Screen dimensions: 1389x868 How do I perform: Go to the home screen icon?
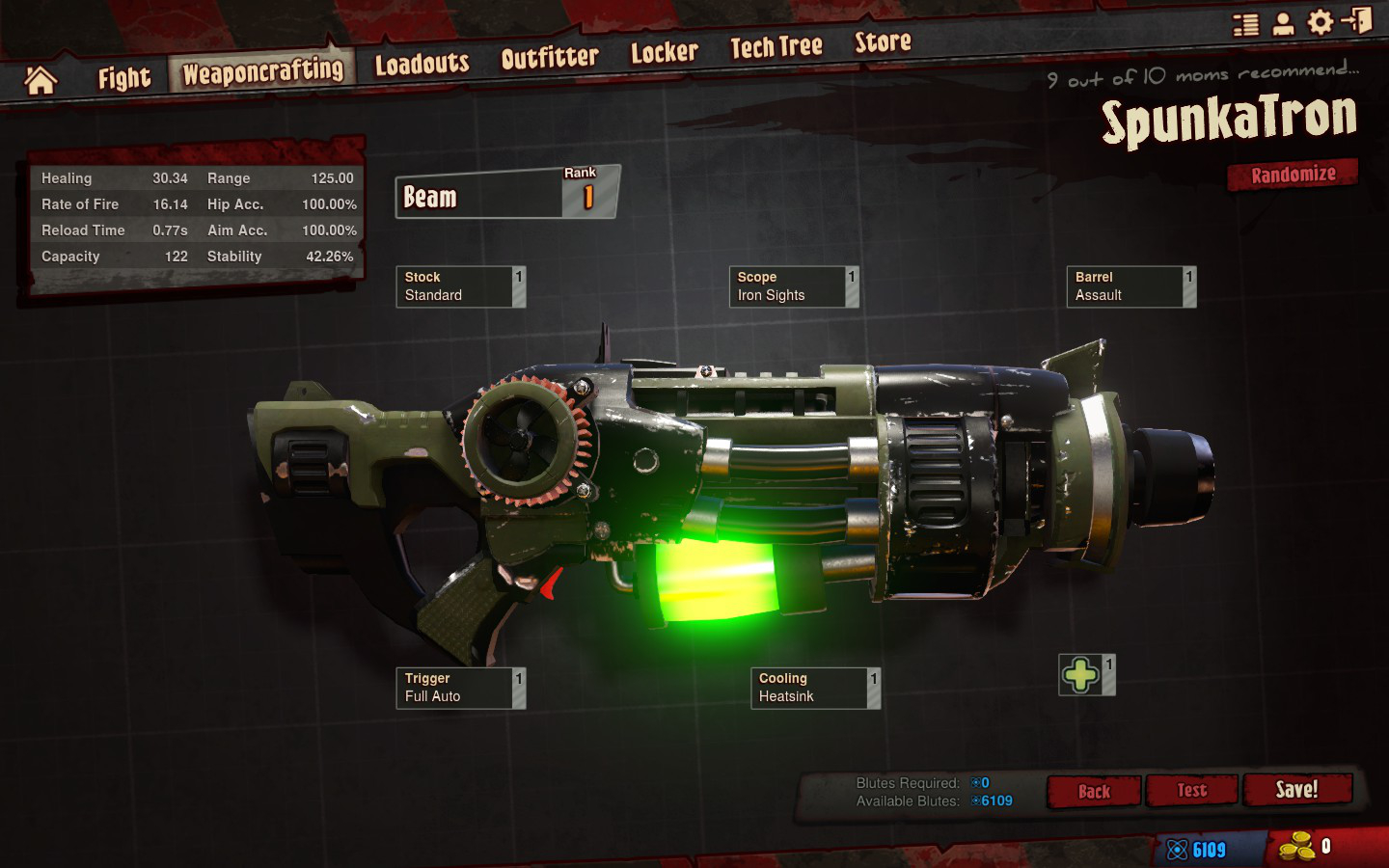[41, 80]
